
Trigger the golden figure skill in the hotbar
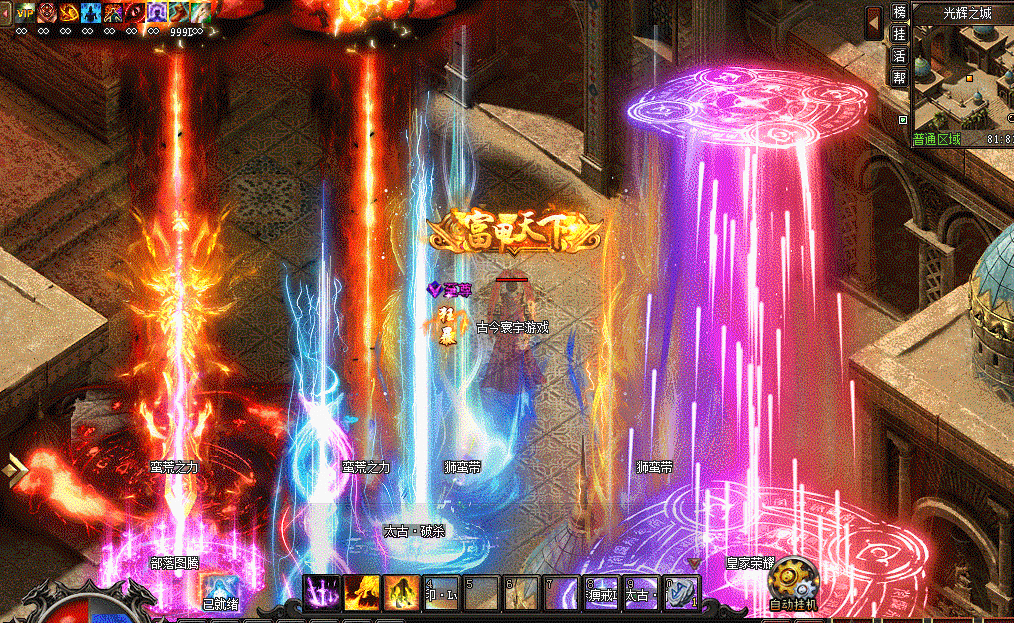pyautogui.click(x=402, y=592)
